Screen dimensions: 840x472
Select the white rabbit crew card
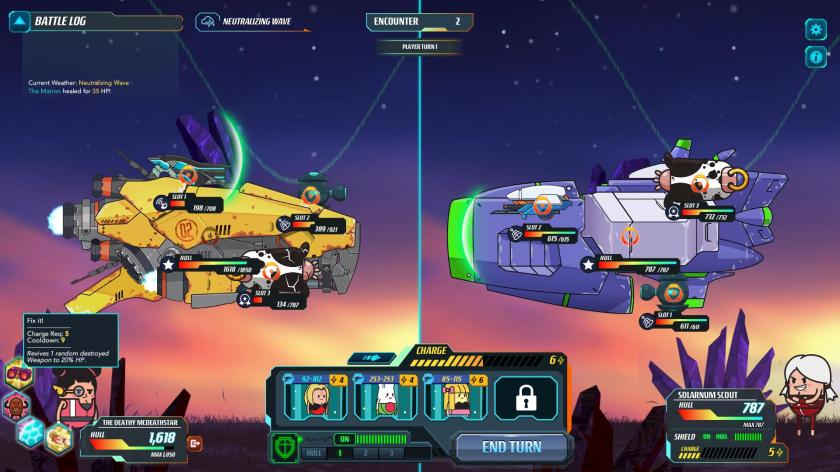click(382, 397)
